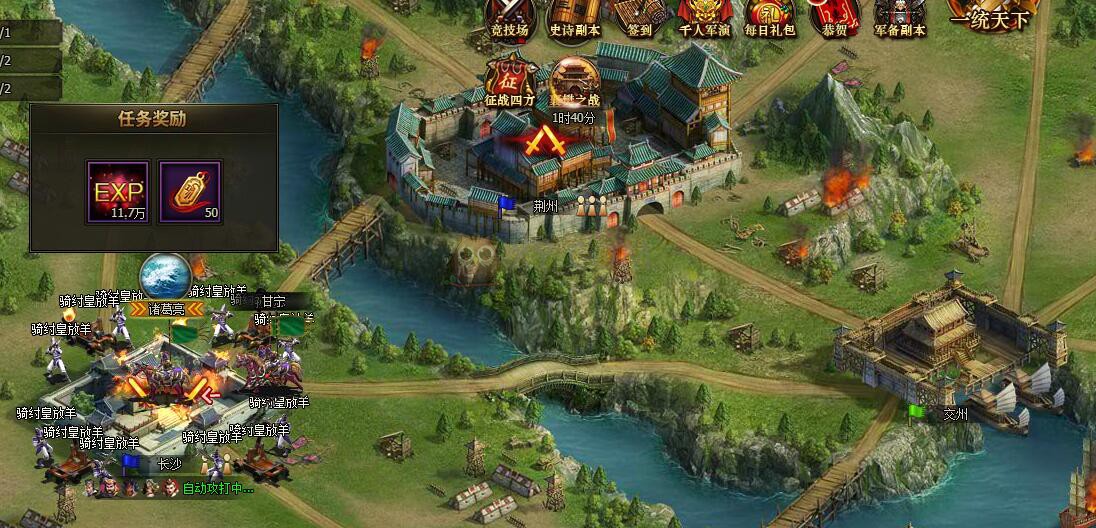Viewport: 1096px width, 528px height.
Task: Select the 征战四方 campaign icon
Action: tap(511, 79)
